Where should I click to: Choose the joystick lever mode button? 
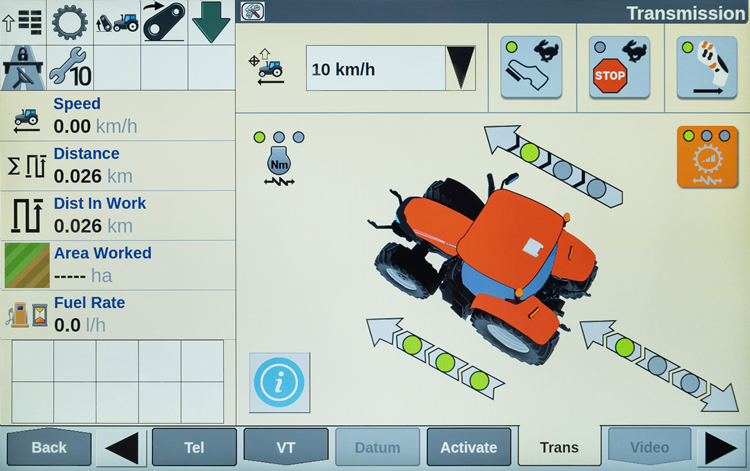pos(706,67)
